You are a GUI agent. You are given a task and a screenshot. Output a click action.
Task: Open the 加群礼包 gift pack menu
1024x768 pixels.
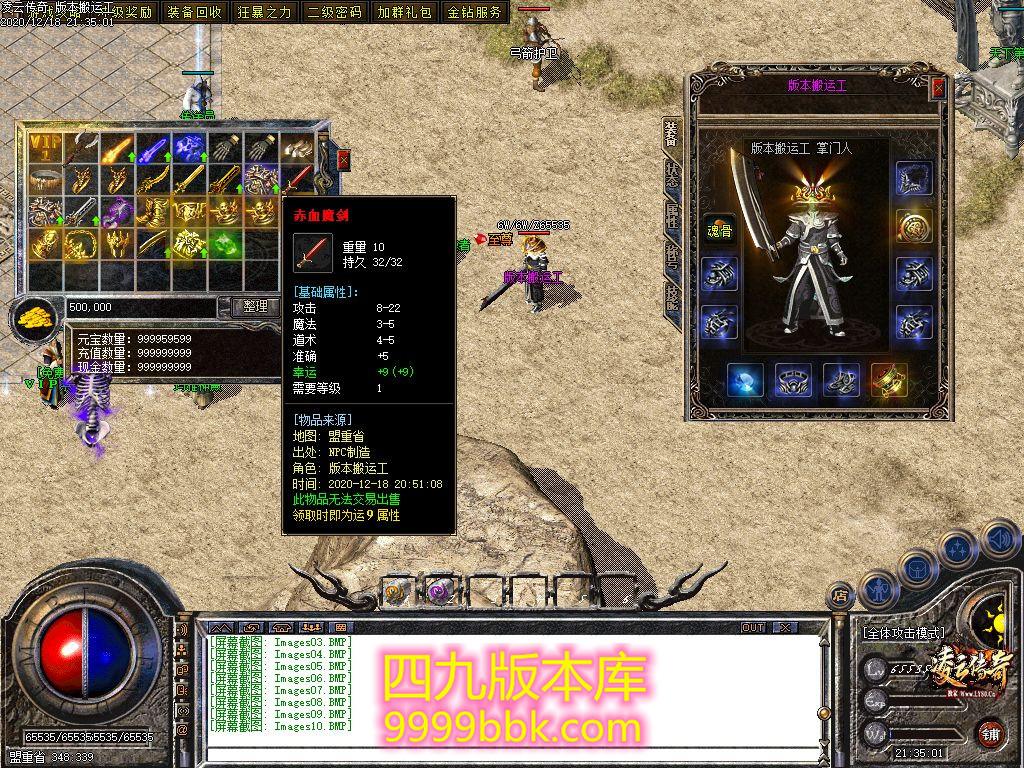click(x=404, y=12)
